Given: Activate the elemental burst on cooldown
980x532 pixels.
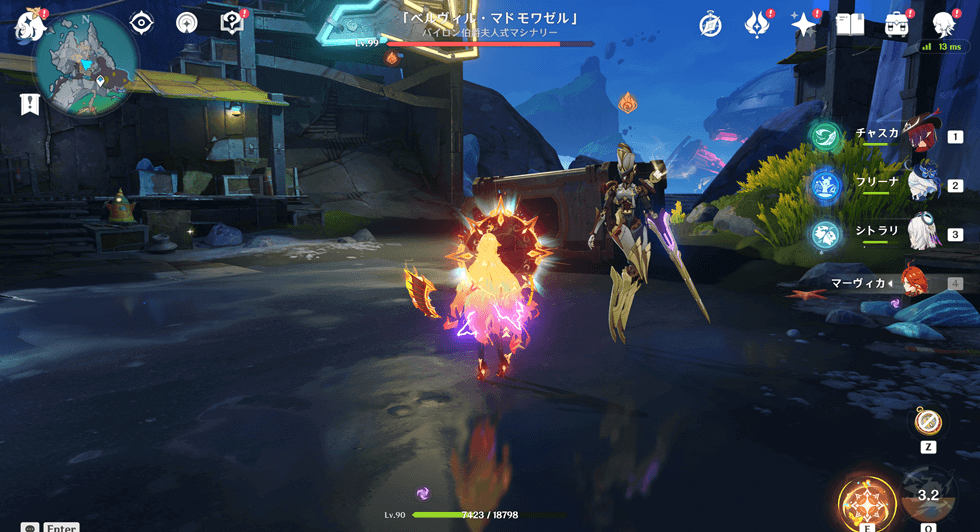Looking at the screenshot, I should point(928,495).
